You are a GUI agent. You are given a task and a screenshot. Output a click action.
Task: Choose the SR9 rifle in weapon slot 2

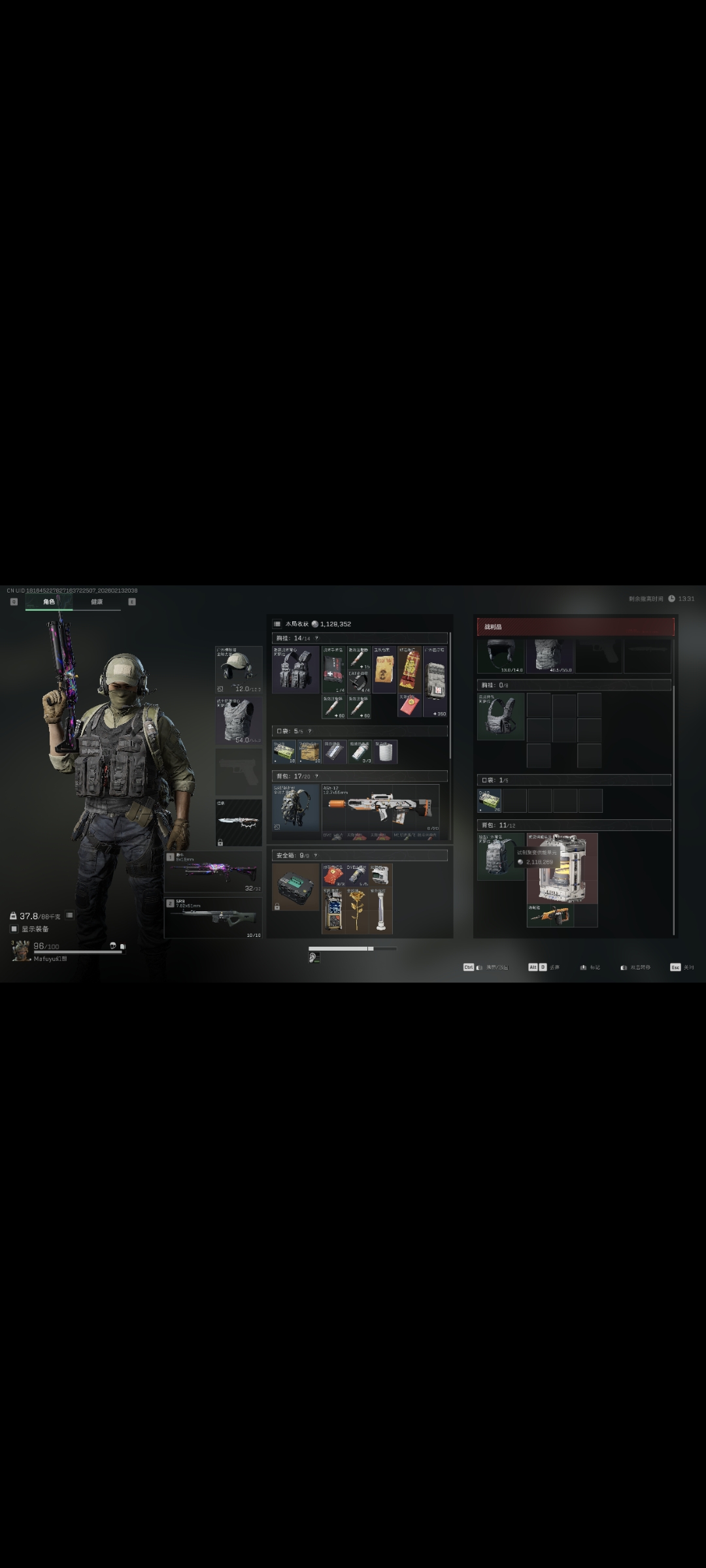click(x=213, y=917)
